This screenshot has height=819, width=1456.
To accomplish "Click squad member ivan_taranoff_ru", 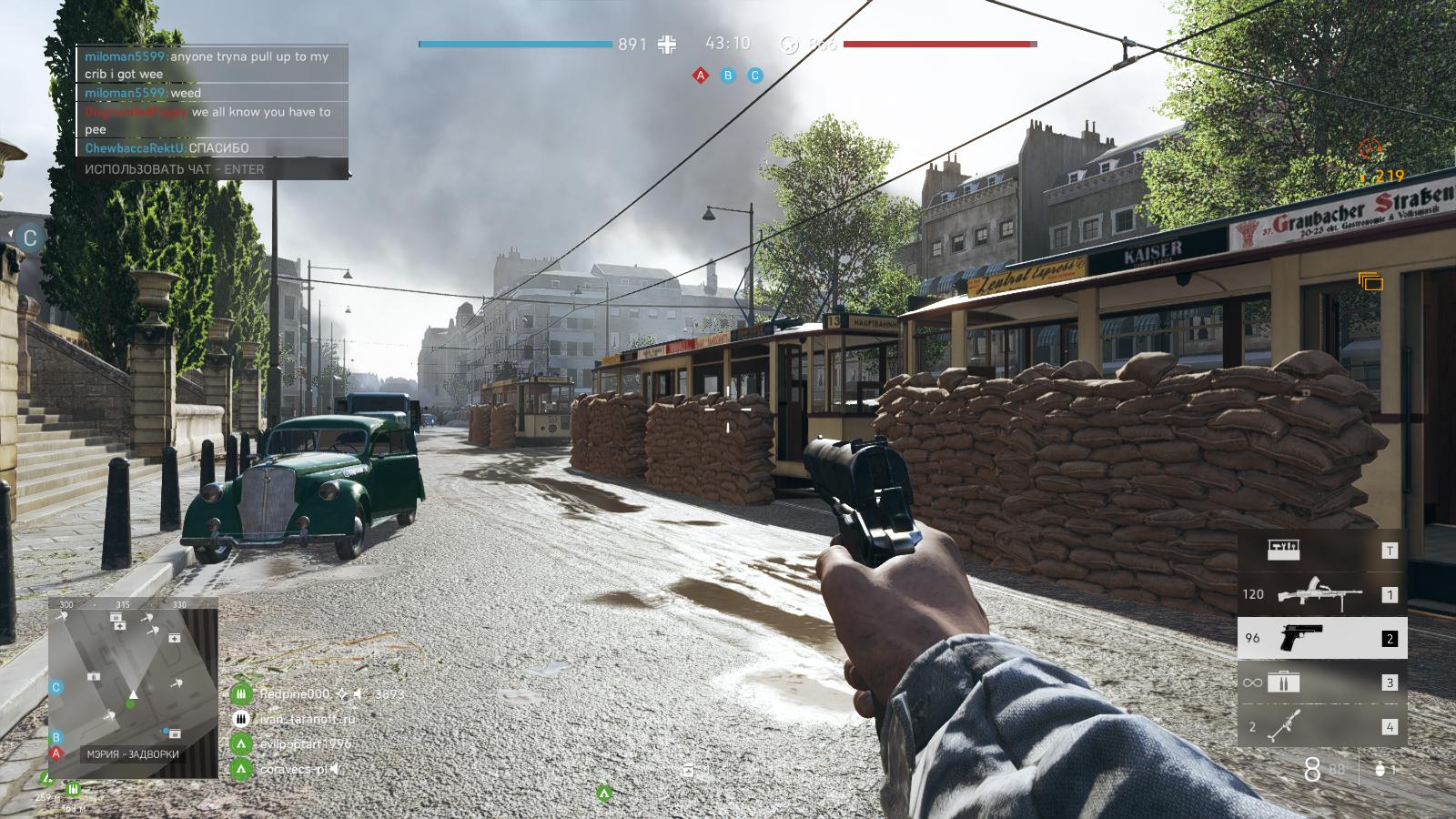I will (306, 719).
